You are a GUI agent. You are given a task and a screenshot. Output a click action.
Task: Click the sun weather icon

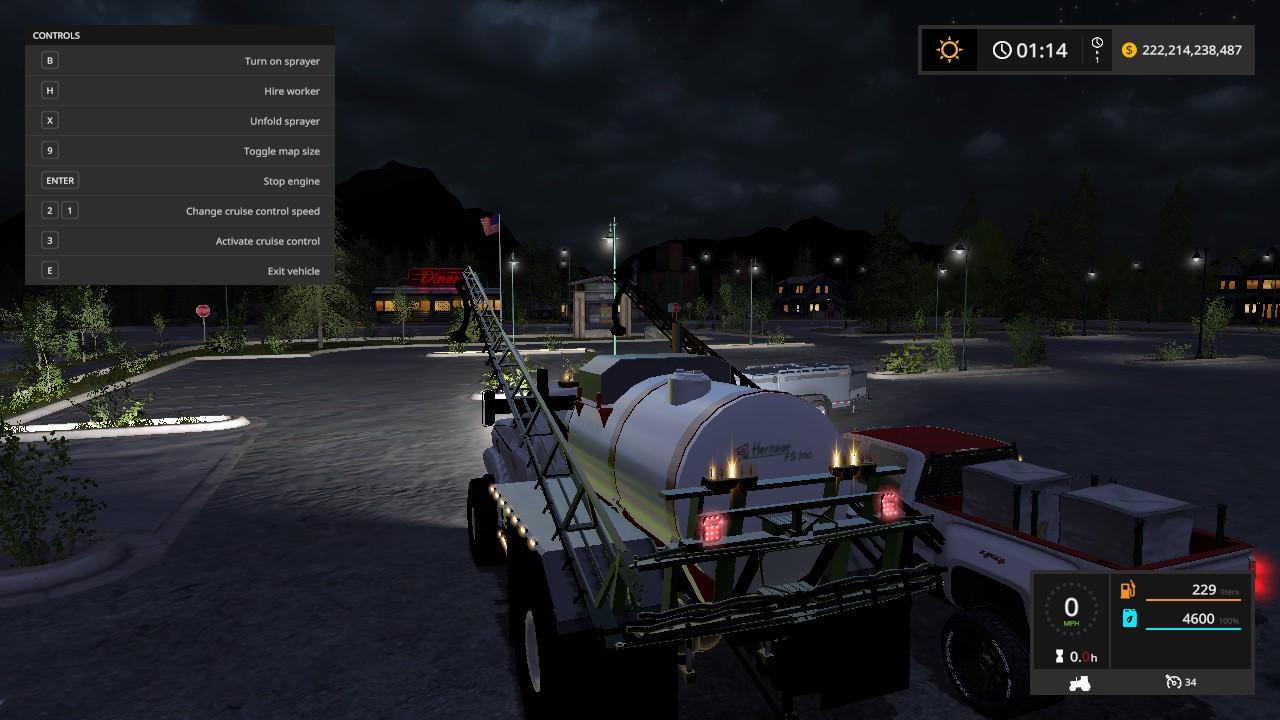tap(948, 50)
